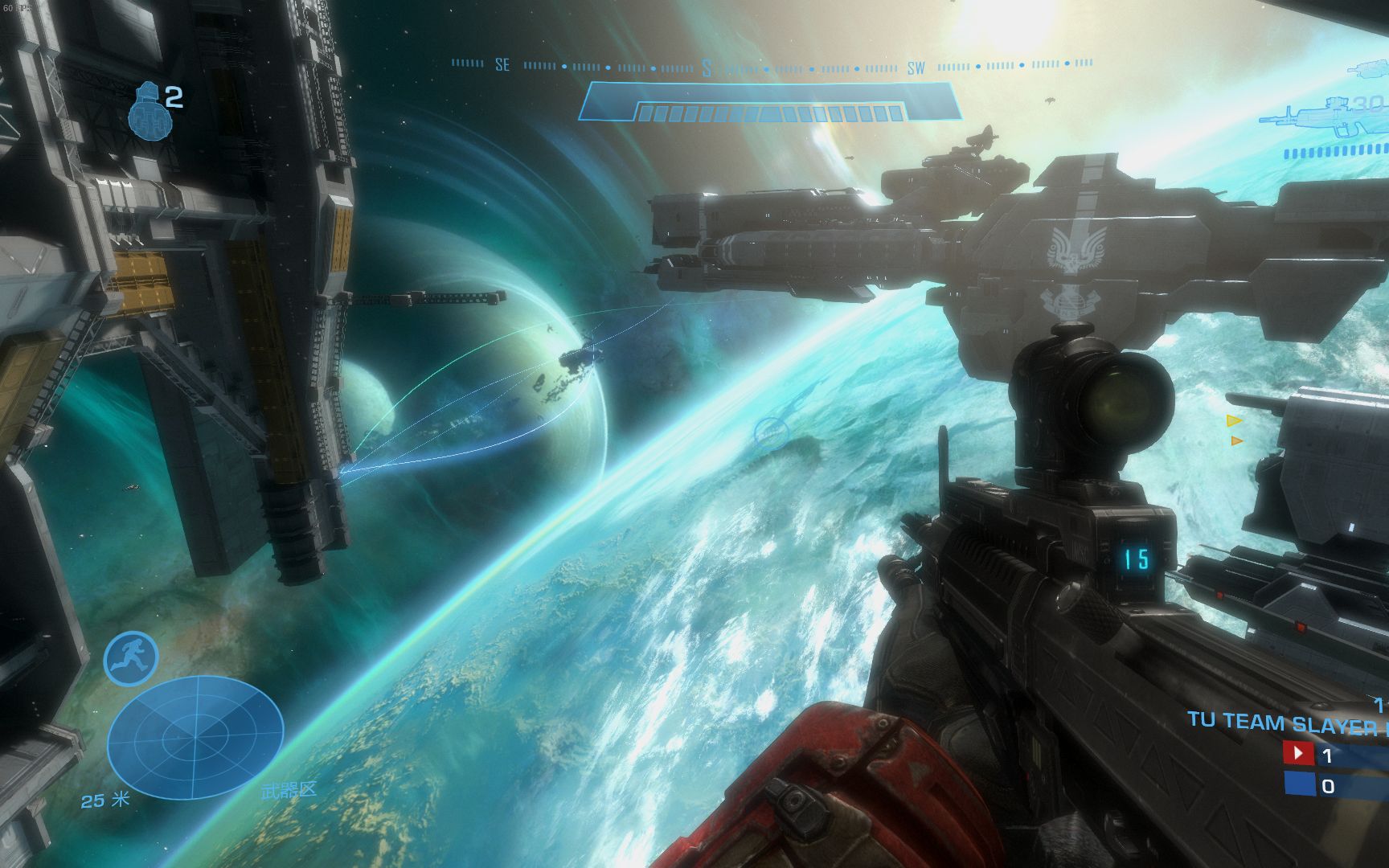Select the sprint armor ability icon
The height and width of the screenshot is (868, 1389).
click(130, 658)
